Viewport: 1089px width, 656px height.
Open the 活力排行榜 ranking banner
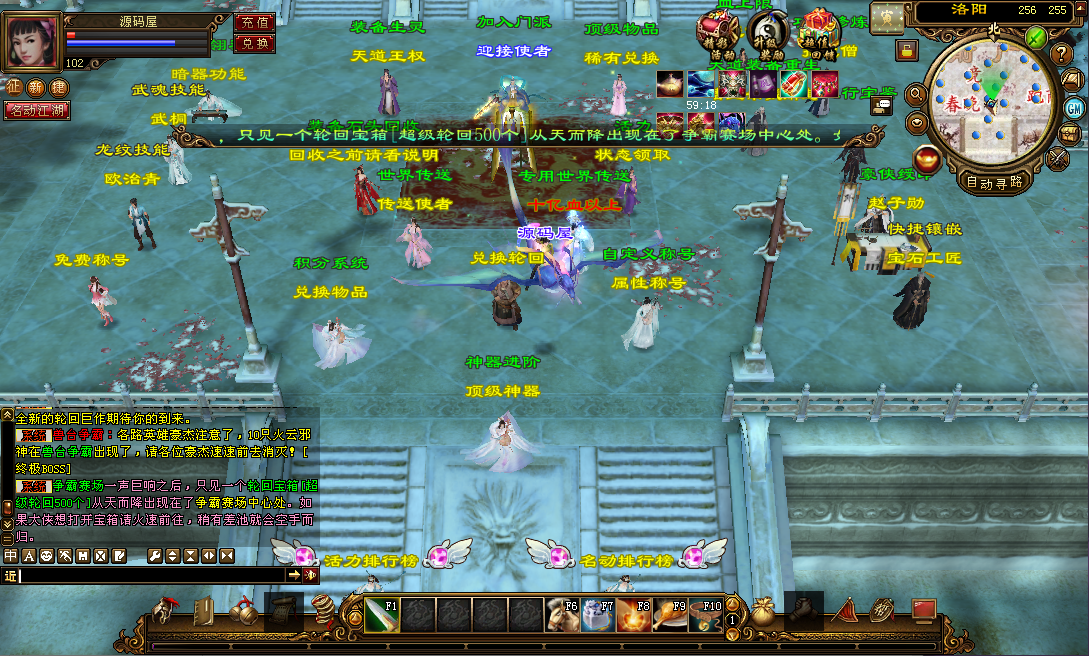370,560
